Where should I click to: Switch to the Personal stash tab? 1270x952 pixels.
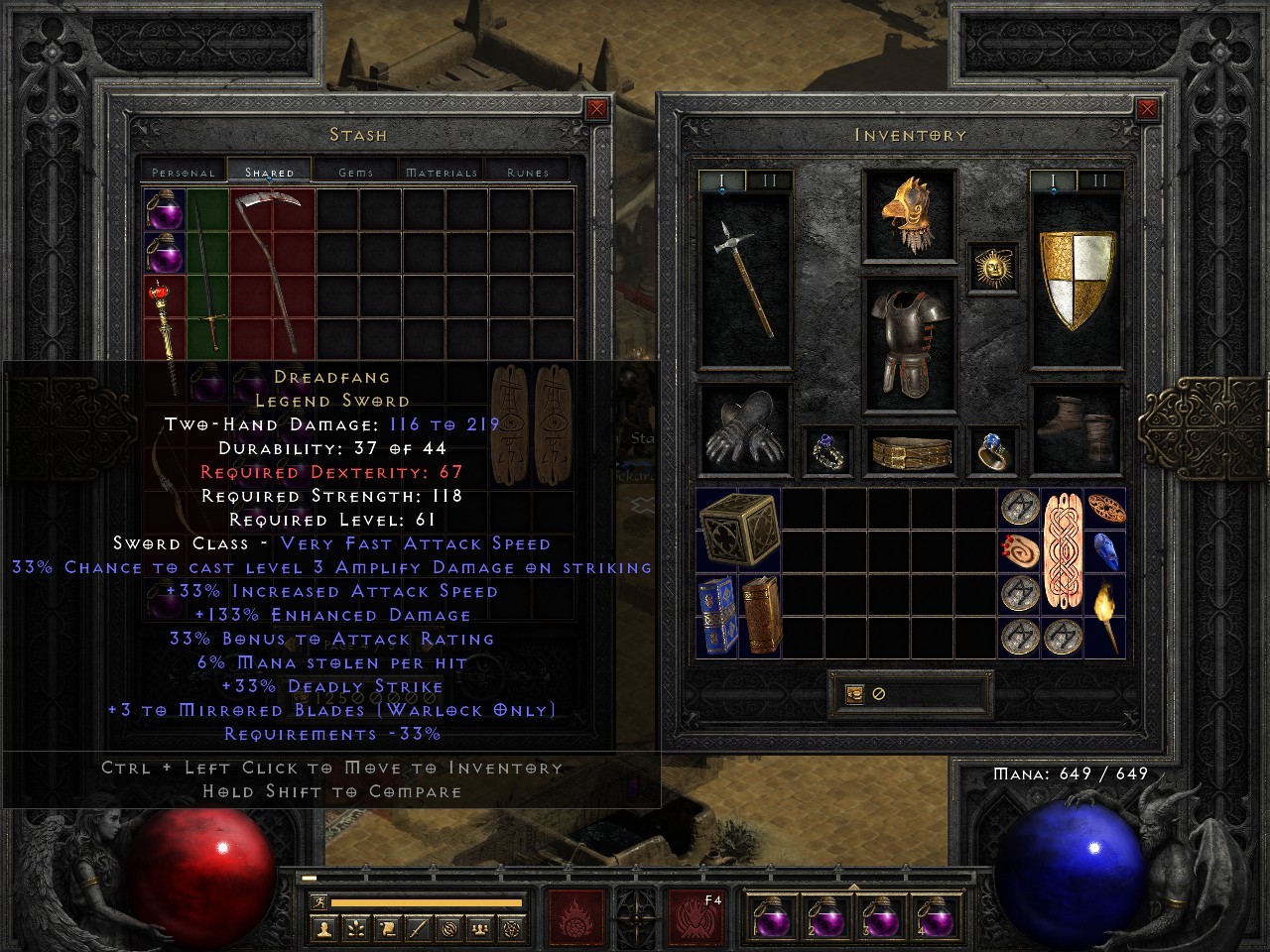pos(183,171)
